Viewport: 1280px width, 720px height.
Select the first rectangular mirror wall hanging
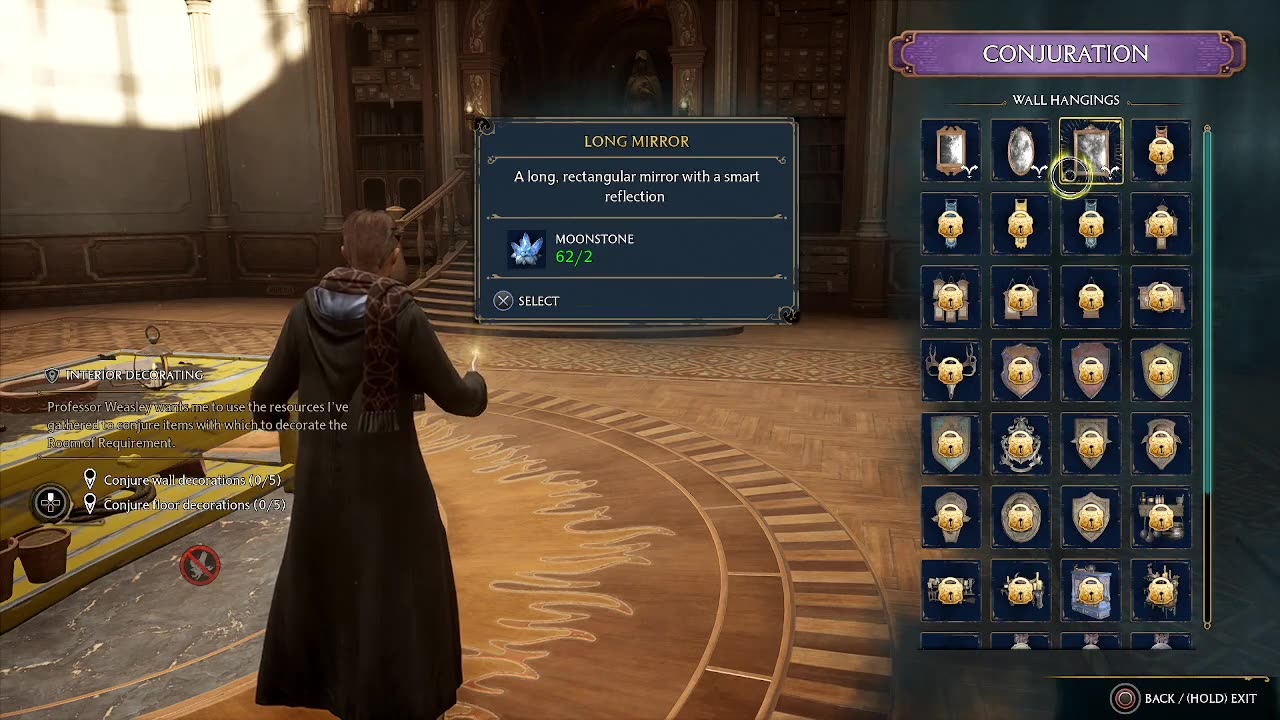[x=950, y=151]
